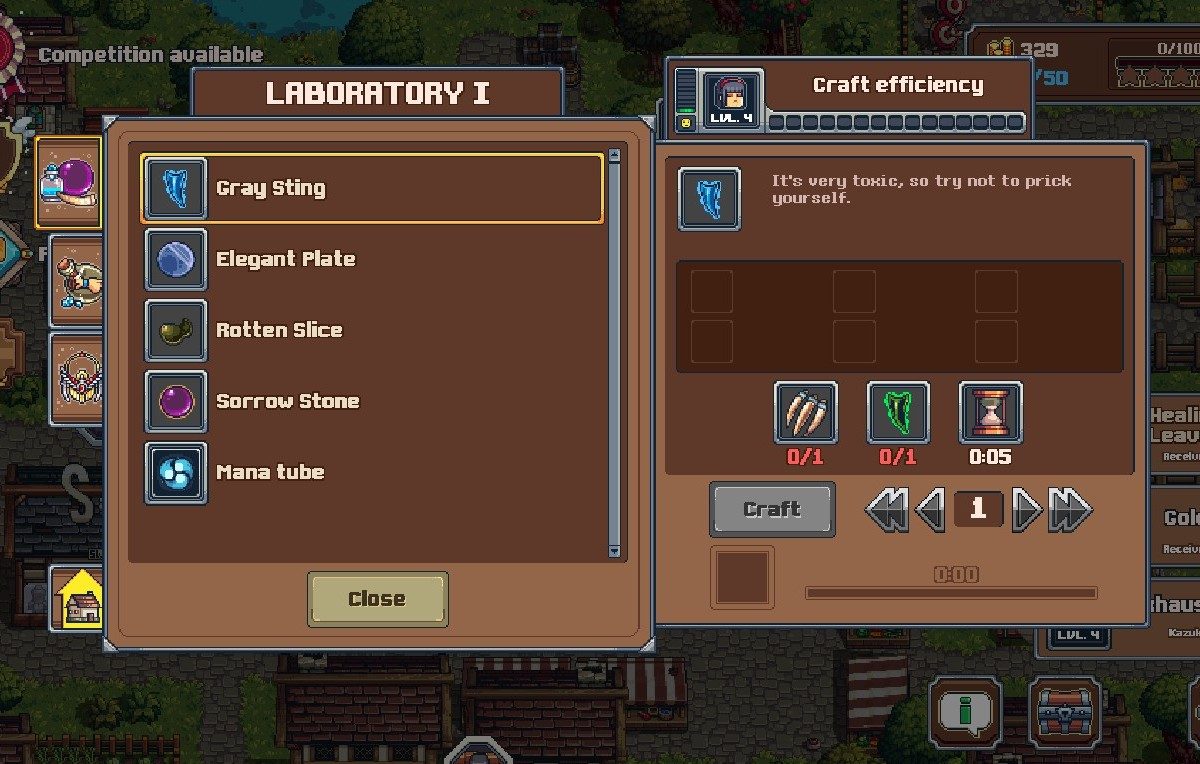This screenshot has height=764, width=1200.
Task: Set craft quantity to minimum
Action: (886, 510)
